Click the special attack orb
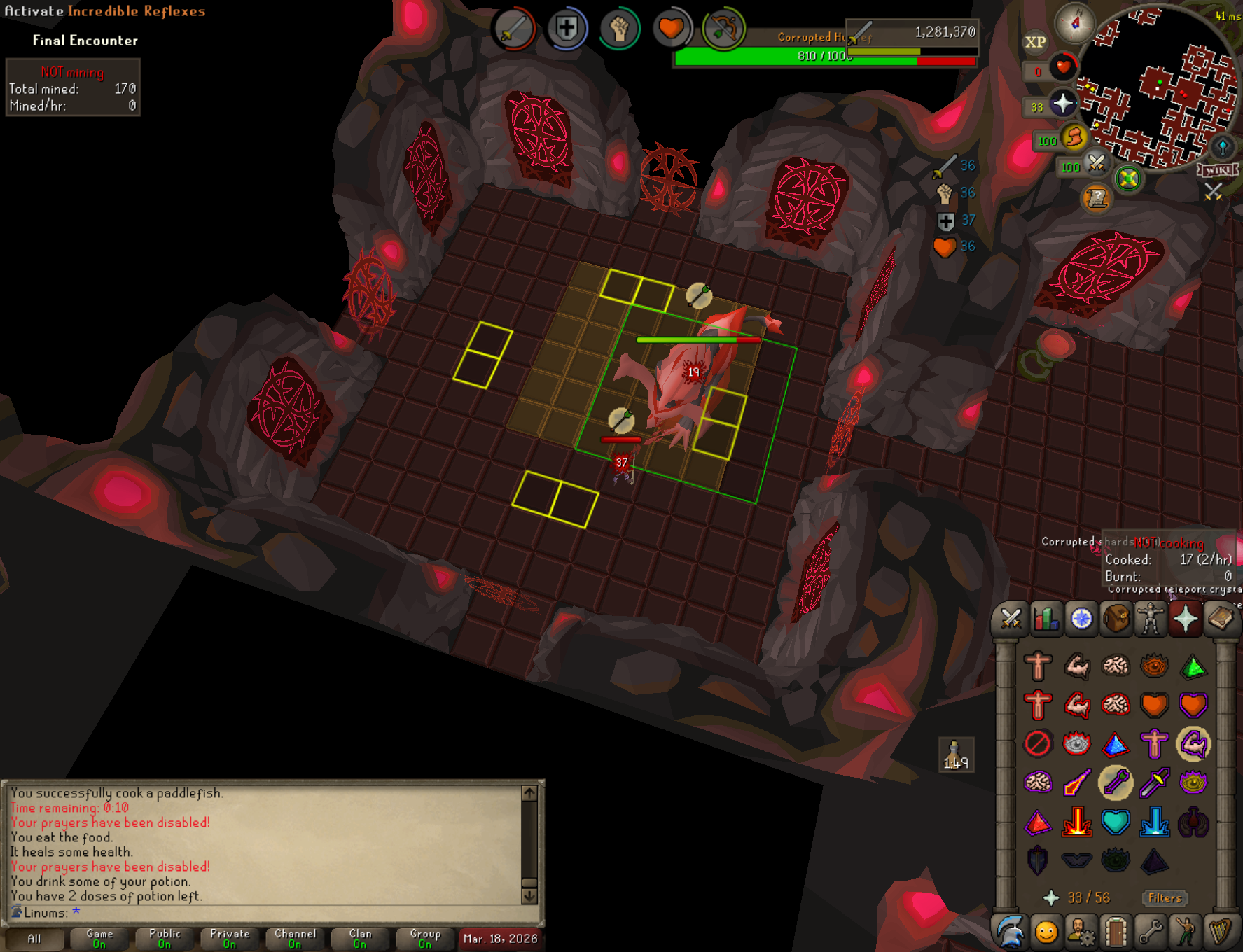Image resolution: width=1243 pixels, height=952 pixels. click(1096, 164)
